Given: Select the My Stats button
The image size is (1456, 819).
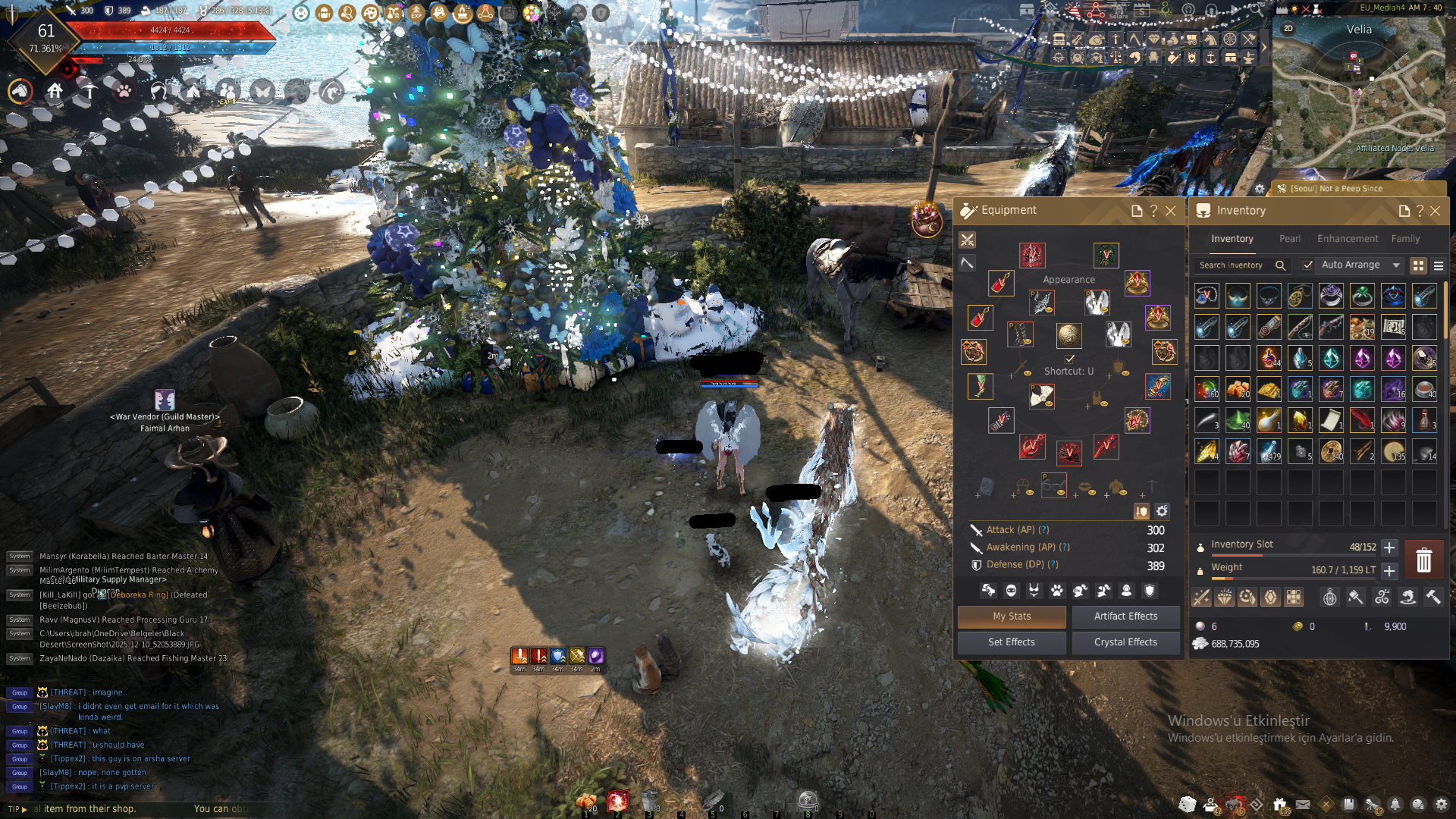Looking at the screenshot, I should coord(1012,617).
